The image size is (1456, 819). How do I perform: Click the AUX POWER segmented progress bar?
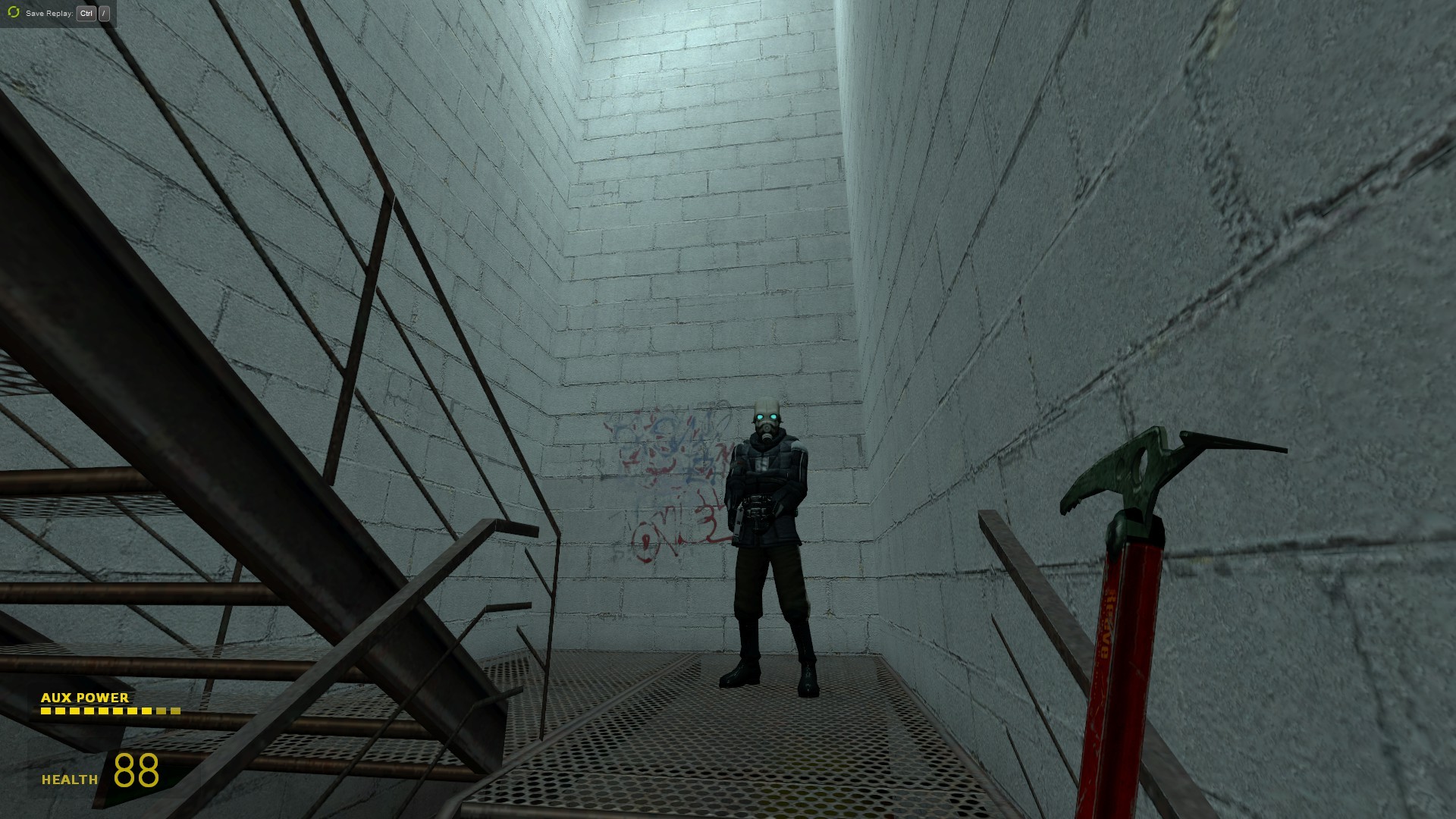110,711
